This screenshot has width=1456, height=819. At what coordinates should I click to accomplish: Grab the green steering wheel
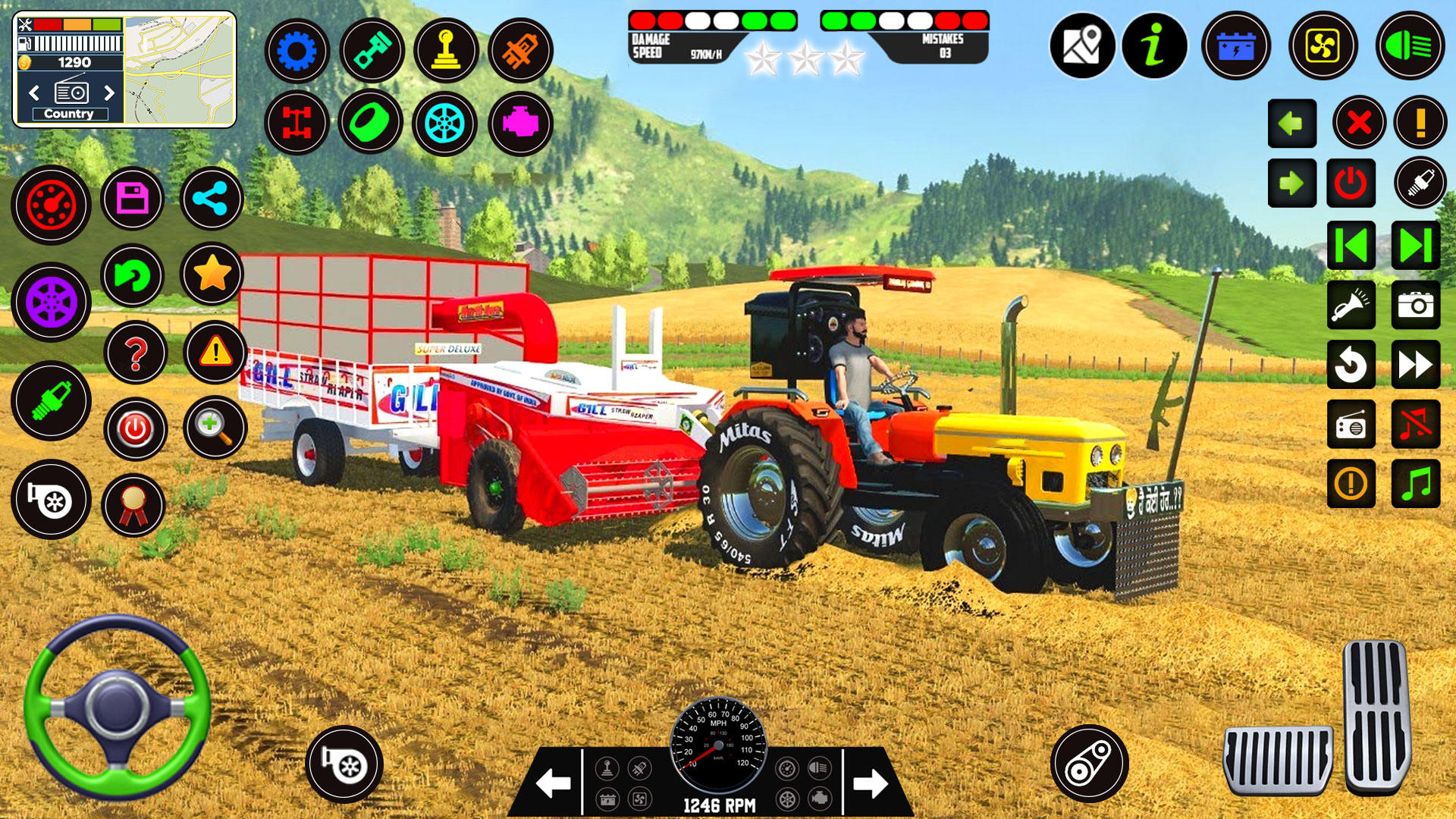click(118, 709)
